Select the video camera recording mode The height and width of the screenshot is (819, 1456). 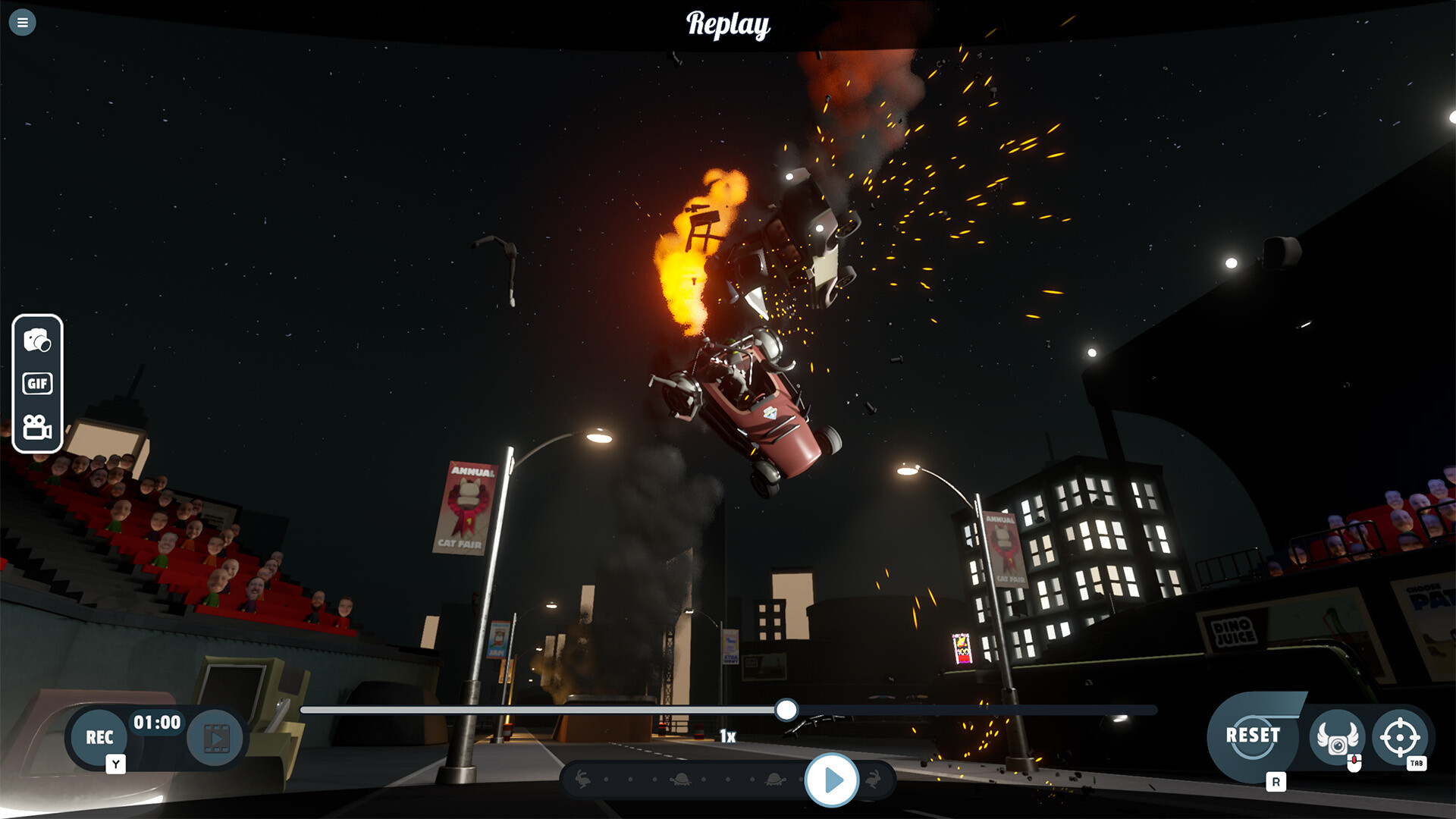coord(37,428)
